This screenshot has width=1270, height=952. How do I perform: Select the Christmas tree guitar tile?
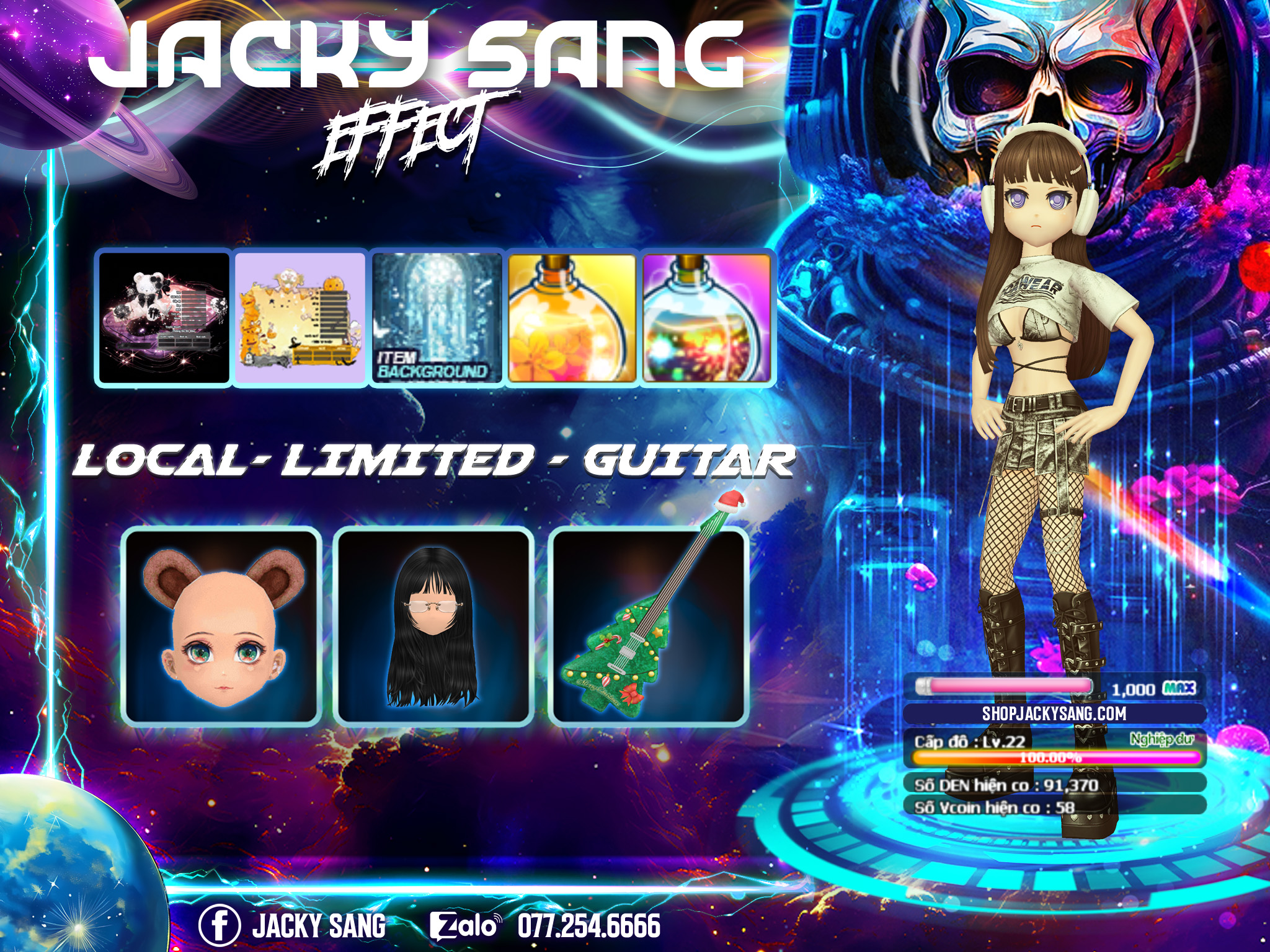pyautogui.click(x=649, y=626)
